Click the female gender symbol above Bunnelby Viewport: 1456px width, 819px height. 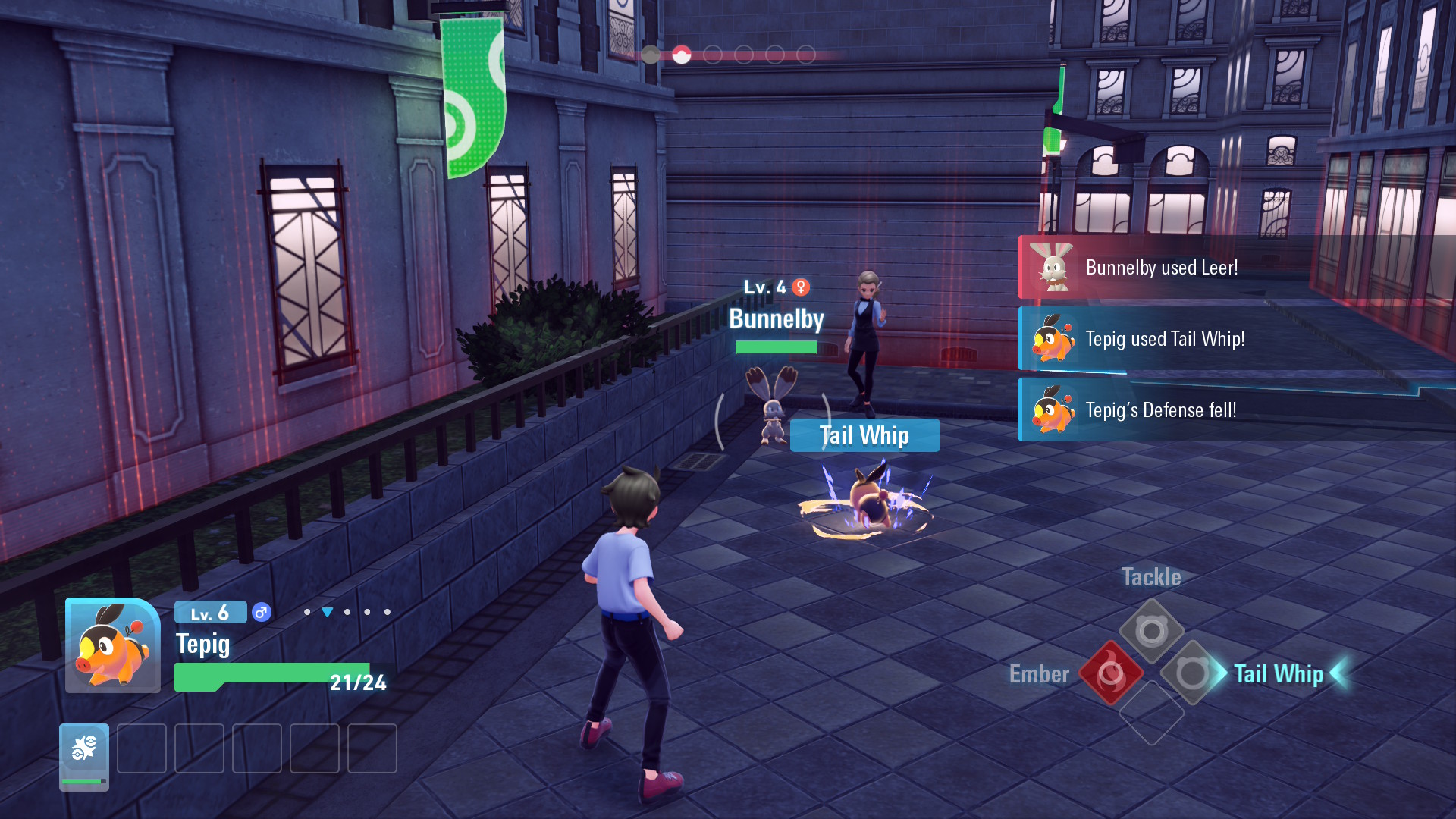801,288
